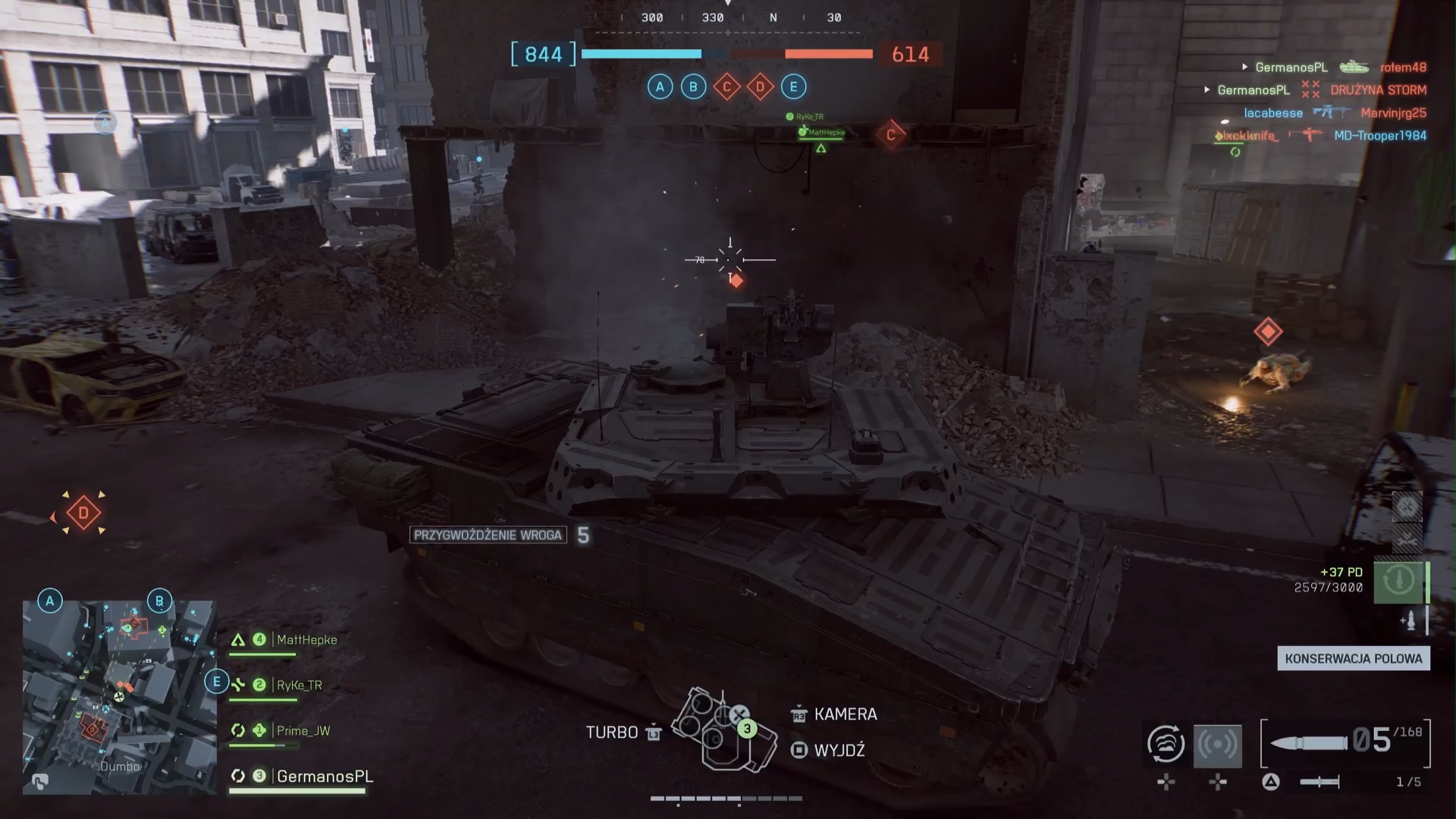Open the Dumbo minimap
This screenshot has height=819, width=1456.
(x=119, y=697)
